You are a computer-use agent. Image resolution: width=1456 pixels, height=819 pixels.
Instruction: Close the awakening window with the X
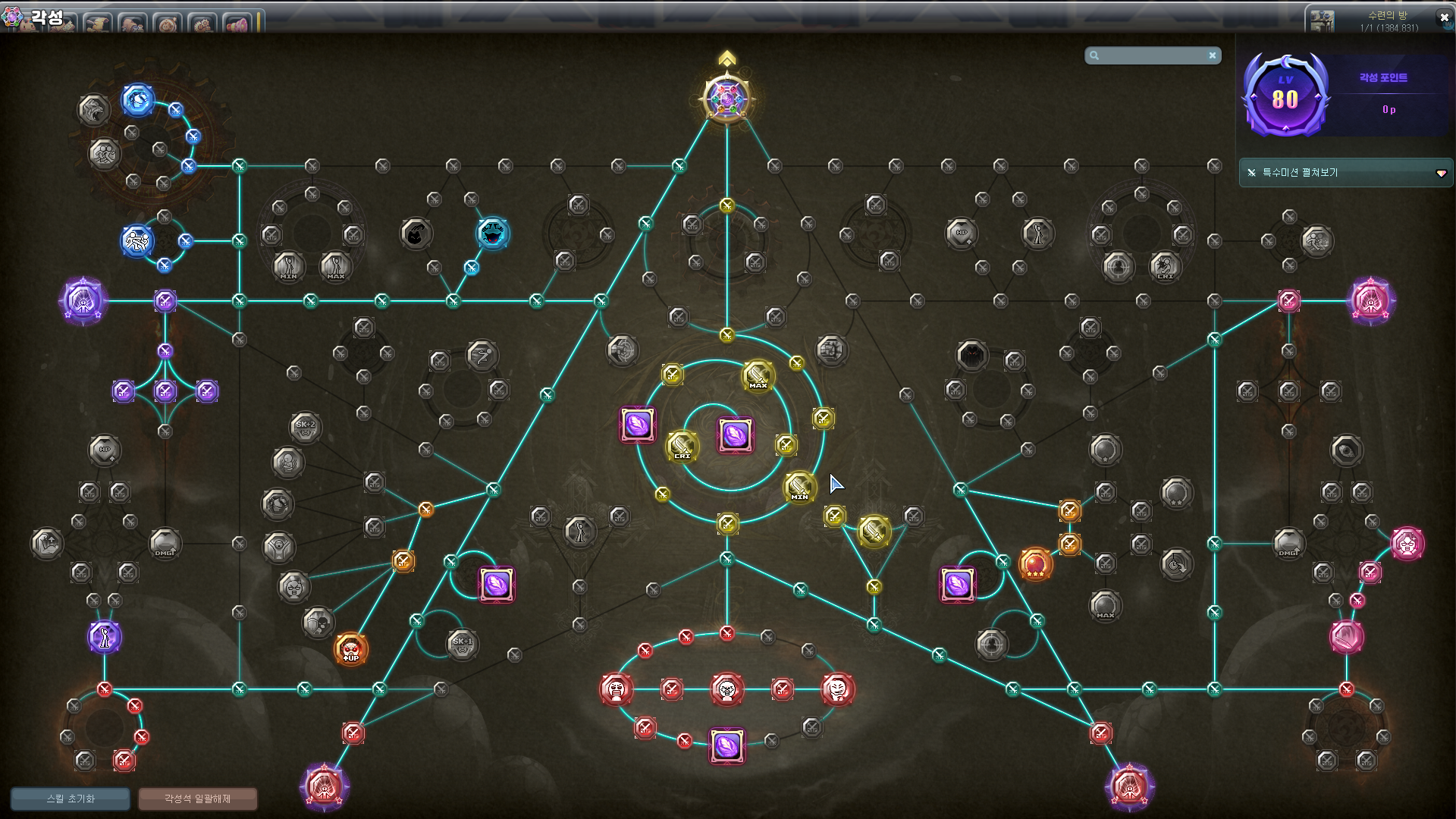(x=1444, y=17)
